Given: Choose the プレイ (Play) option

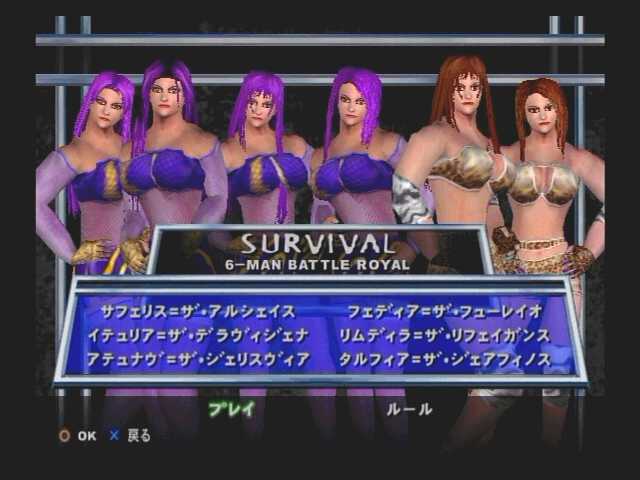Looking at the screenshot, I should point(231,408).
